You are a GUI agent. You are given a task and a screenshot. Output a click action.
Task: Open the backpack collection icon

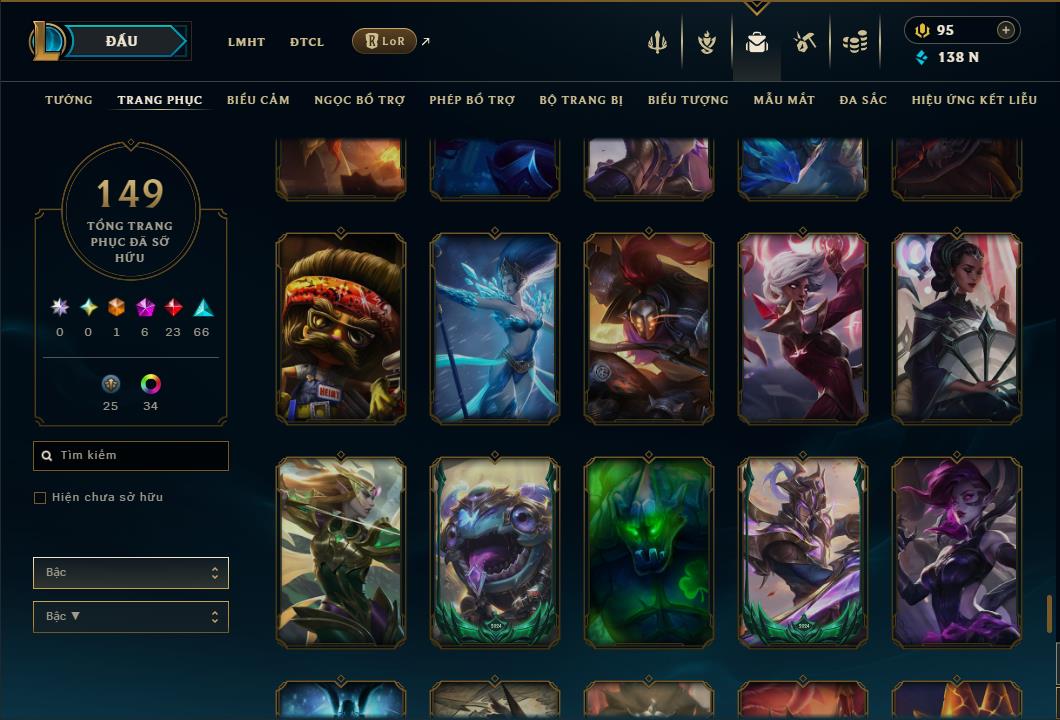tap(757, 42)
